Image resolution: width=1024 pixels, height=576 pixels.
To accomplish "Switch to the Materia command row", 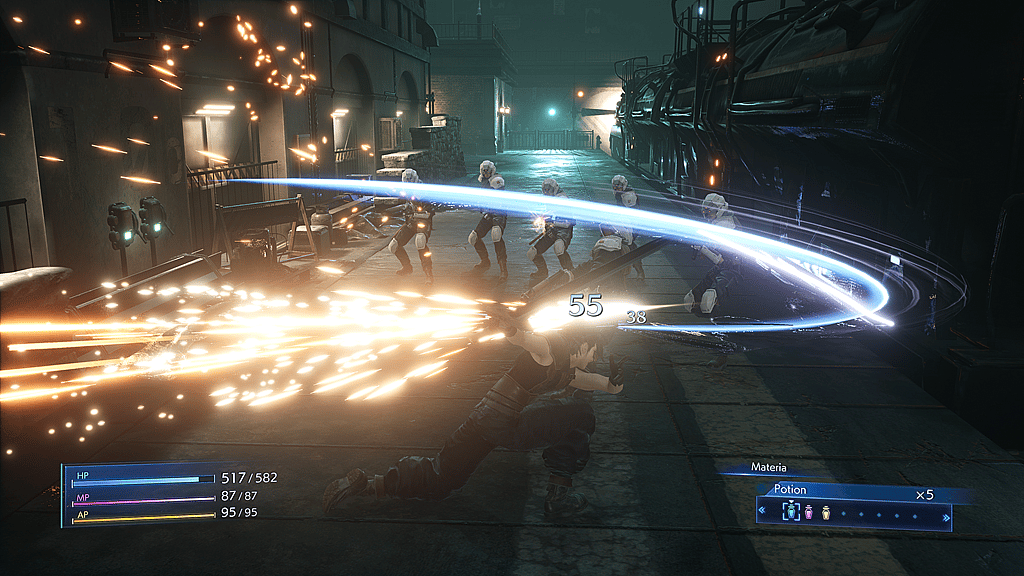I will pyautogui.click(x=770, y=467).
